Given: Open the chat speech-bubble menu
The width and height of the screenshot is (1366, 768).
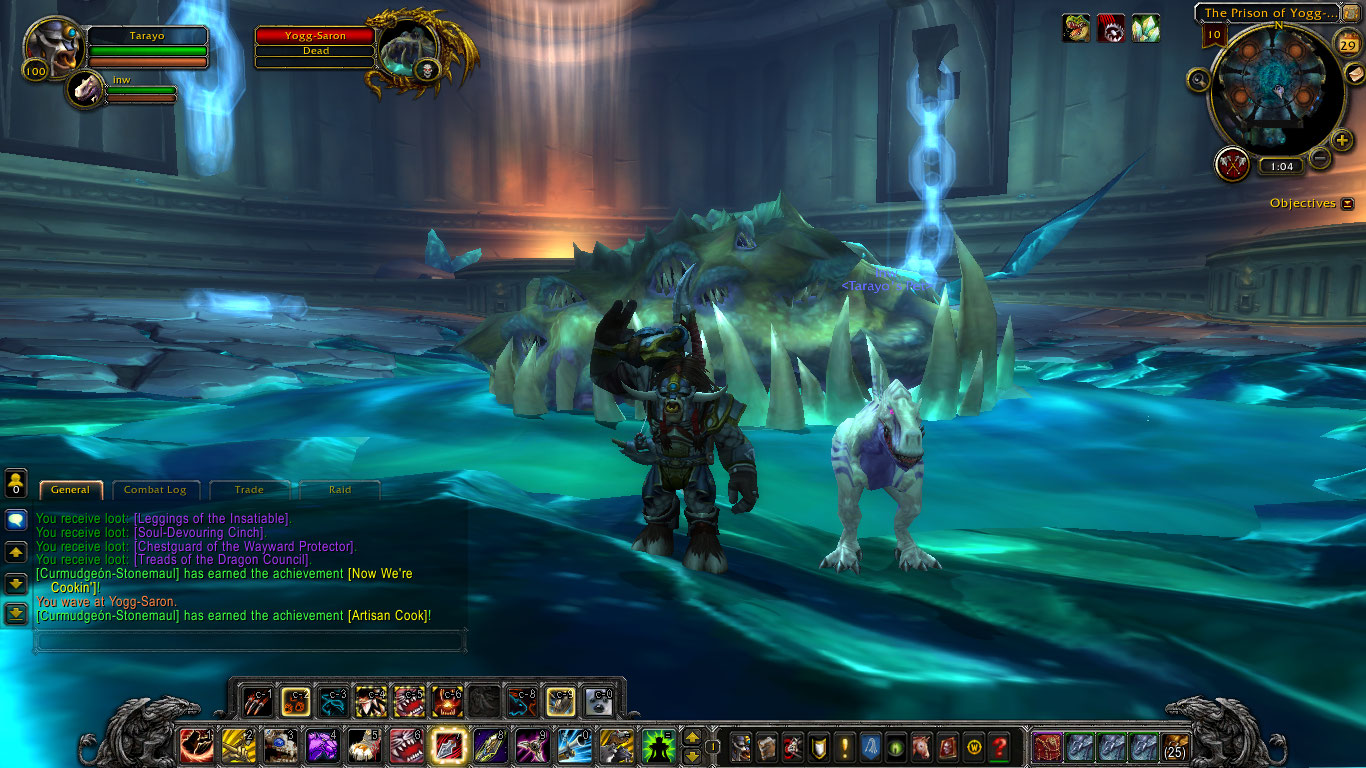Looking at the screenshot, I should 16,520.
